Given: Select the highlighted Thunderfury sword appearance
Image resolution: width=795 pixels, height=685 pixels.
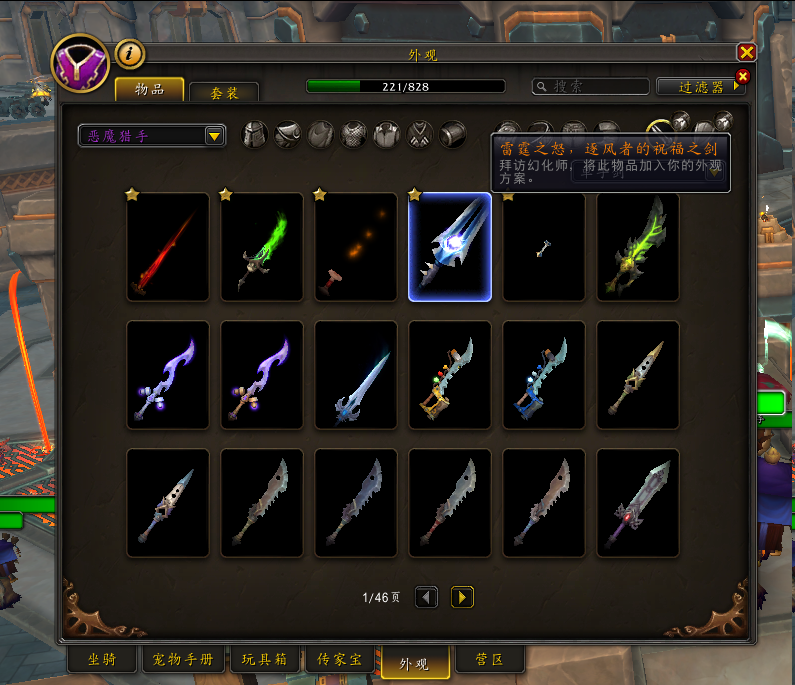Looking at the screenshot, I should pyautogui.click(x=450, y=247).
